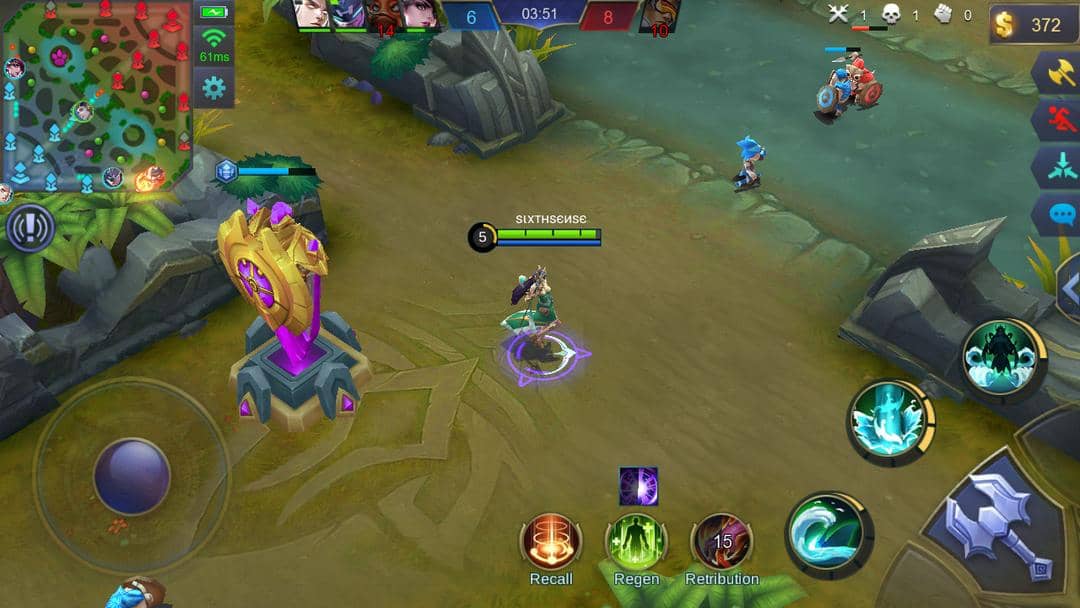Select the purple item icon above Regen
The height and width of the screenshot is (608, 1080).
[x=638, y=486]
